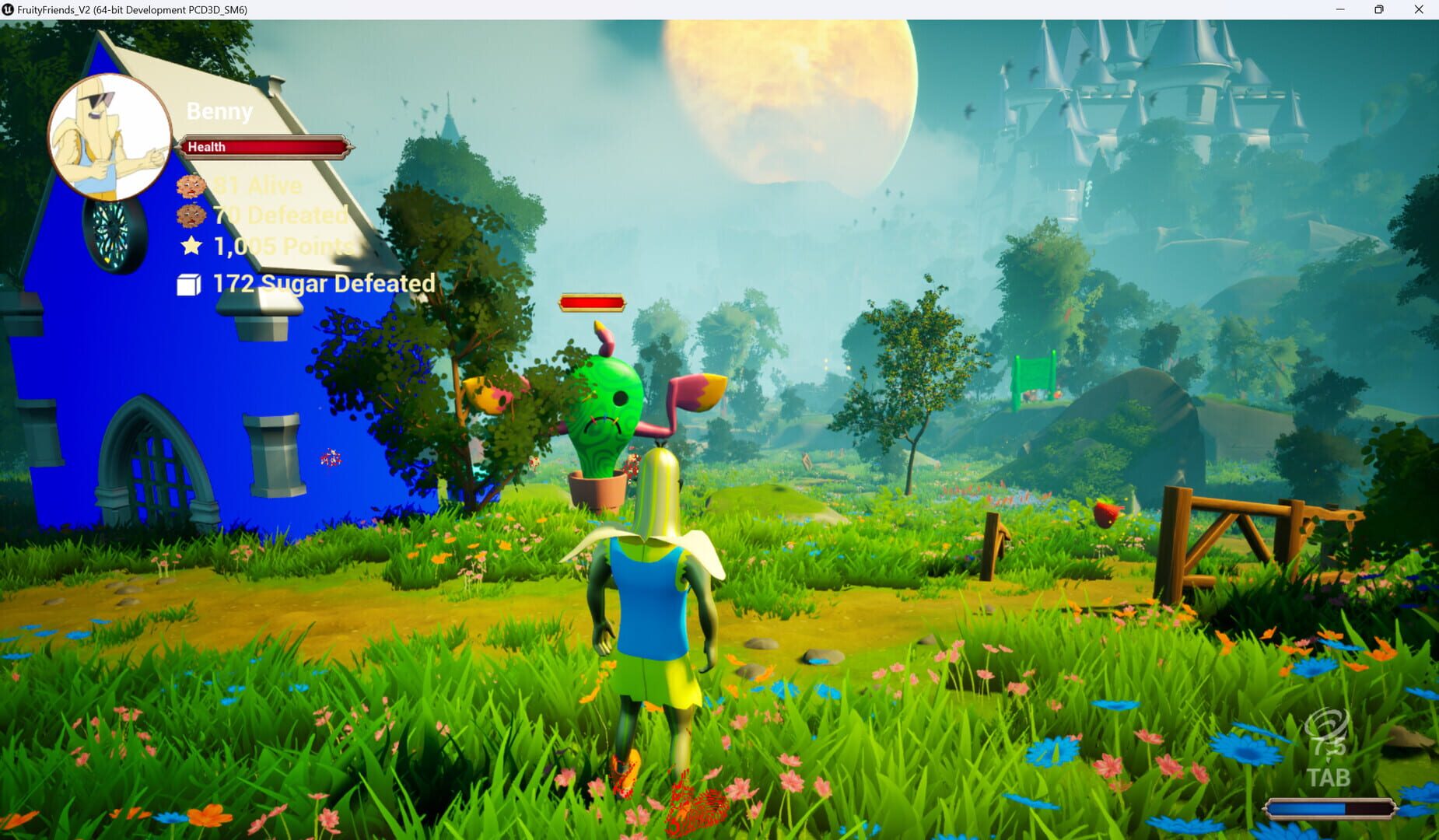Click the star icon for the points counter
1439x840 pixels.
click(x=191, y=247)
